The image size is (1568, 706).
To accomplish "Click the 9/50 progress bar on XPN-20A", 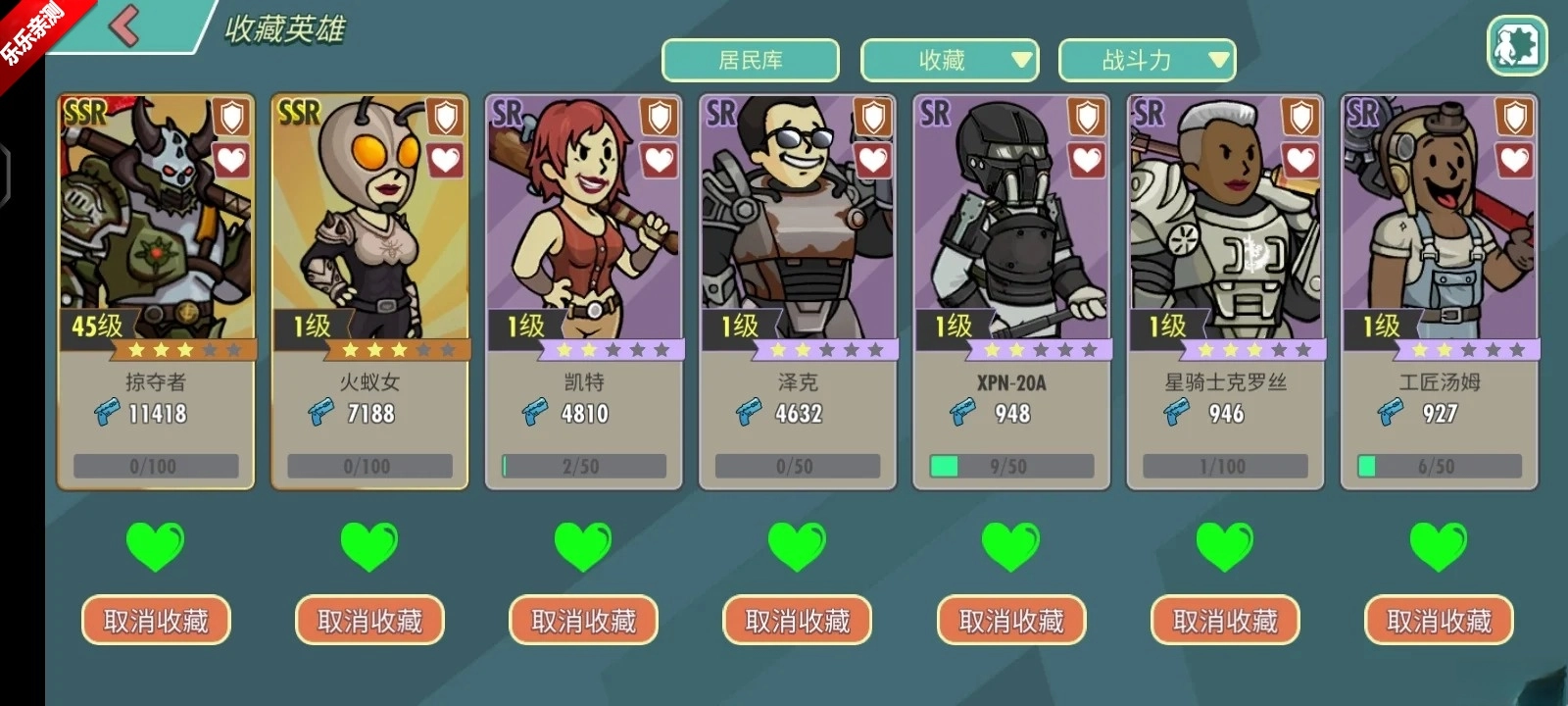I will click(1009, 465).
